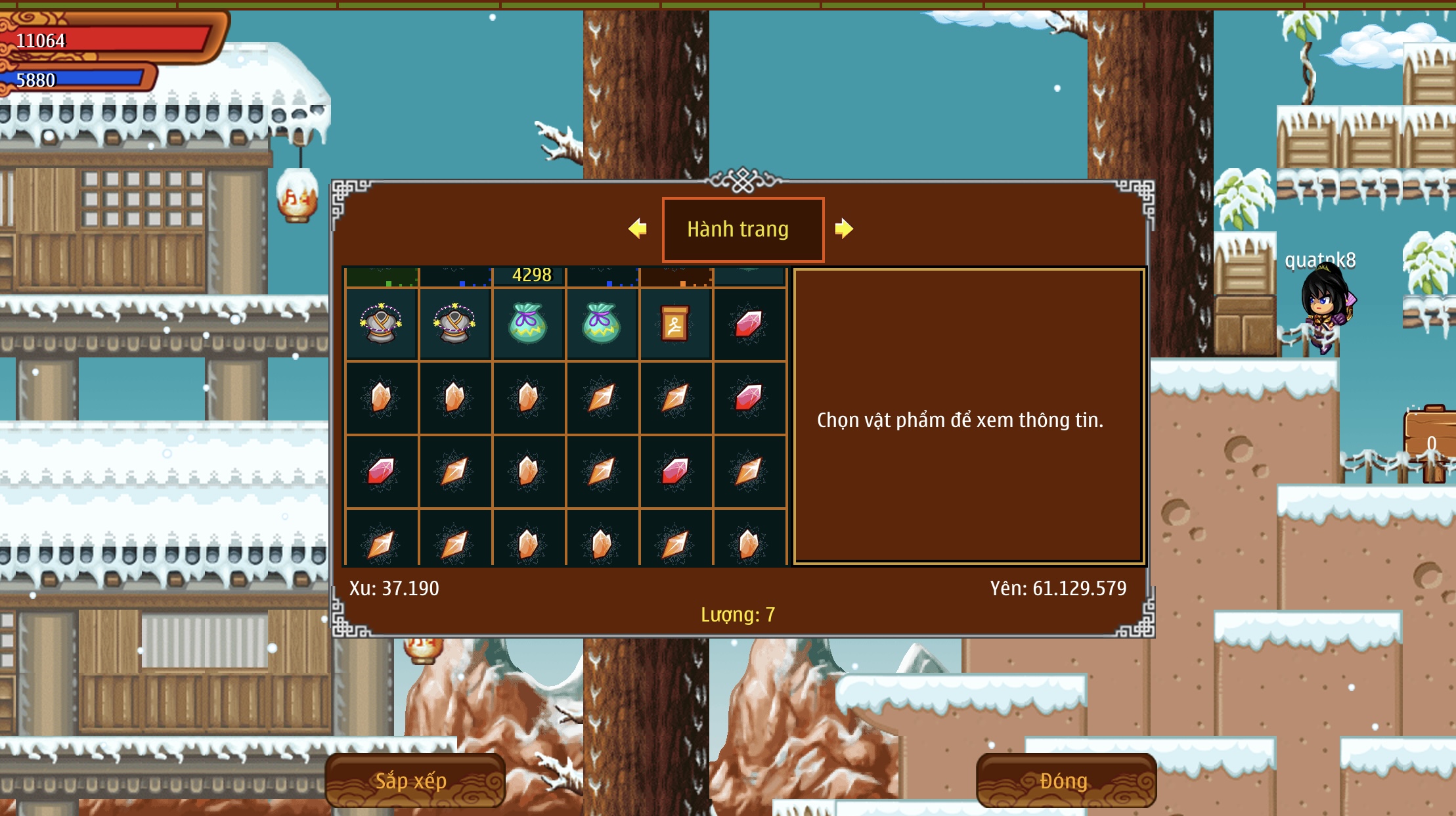Go to the previous tab with the left arrow
The height and width of the screenshot is (816, 1456).
pyautogui.click(x=638, y=229)
